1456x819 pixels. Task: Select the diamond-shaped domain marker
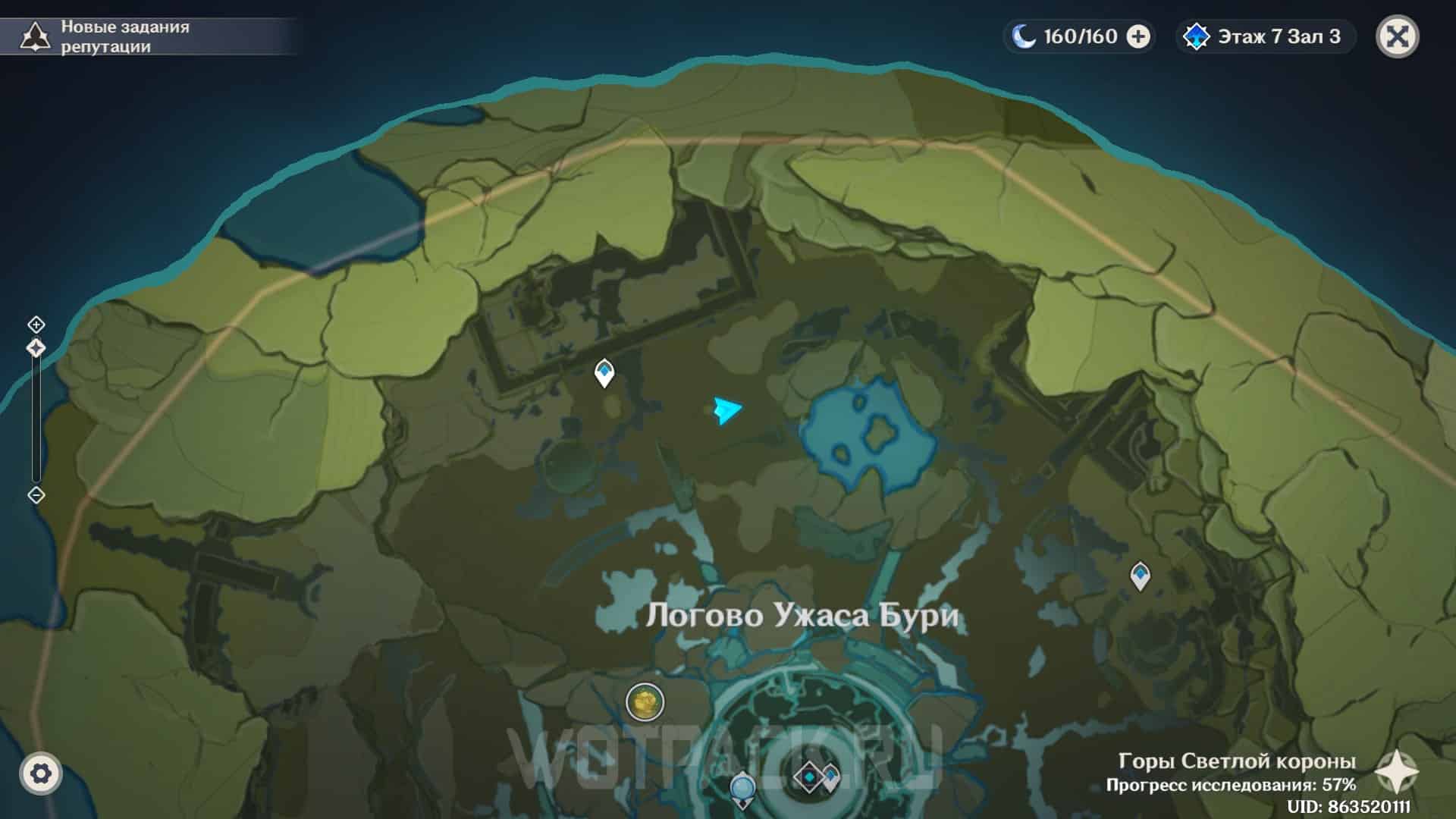pos(809,777)
